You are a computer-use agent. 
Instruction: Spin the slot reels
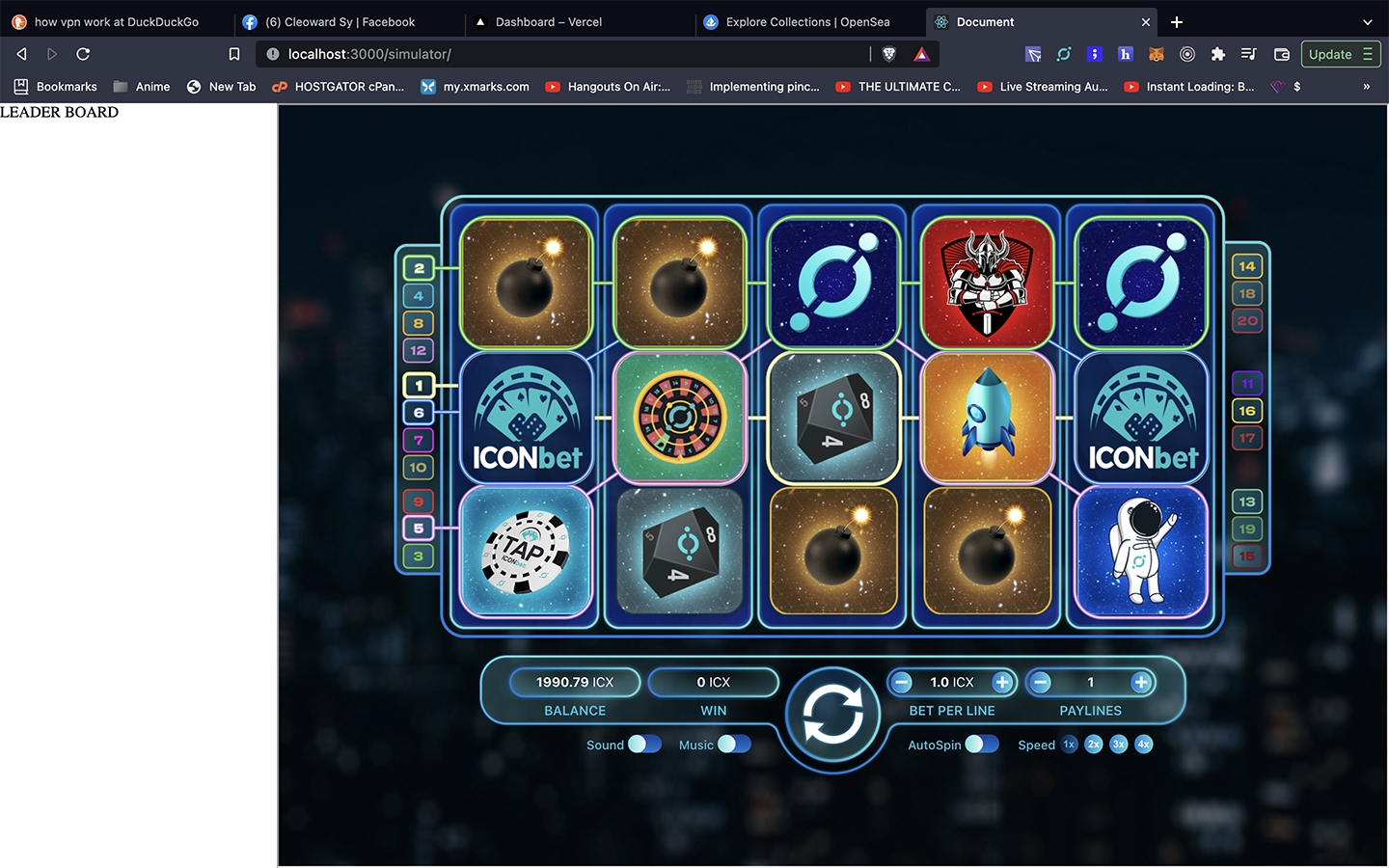tap(832, 718)
